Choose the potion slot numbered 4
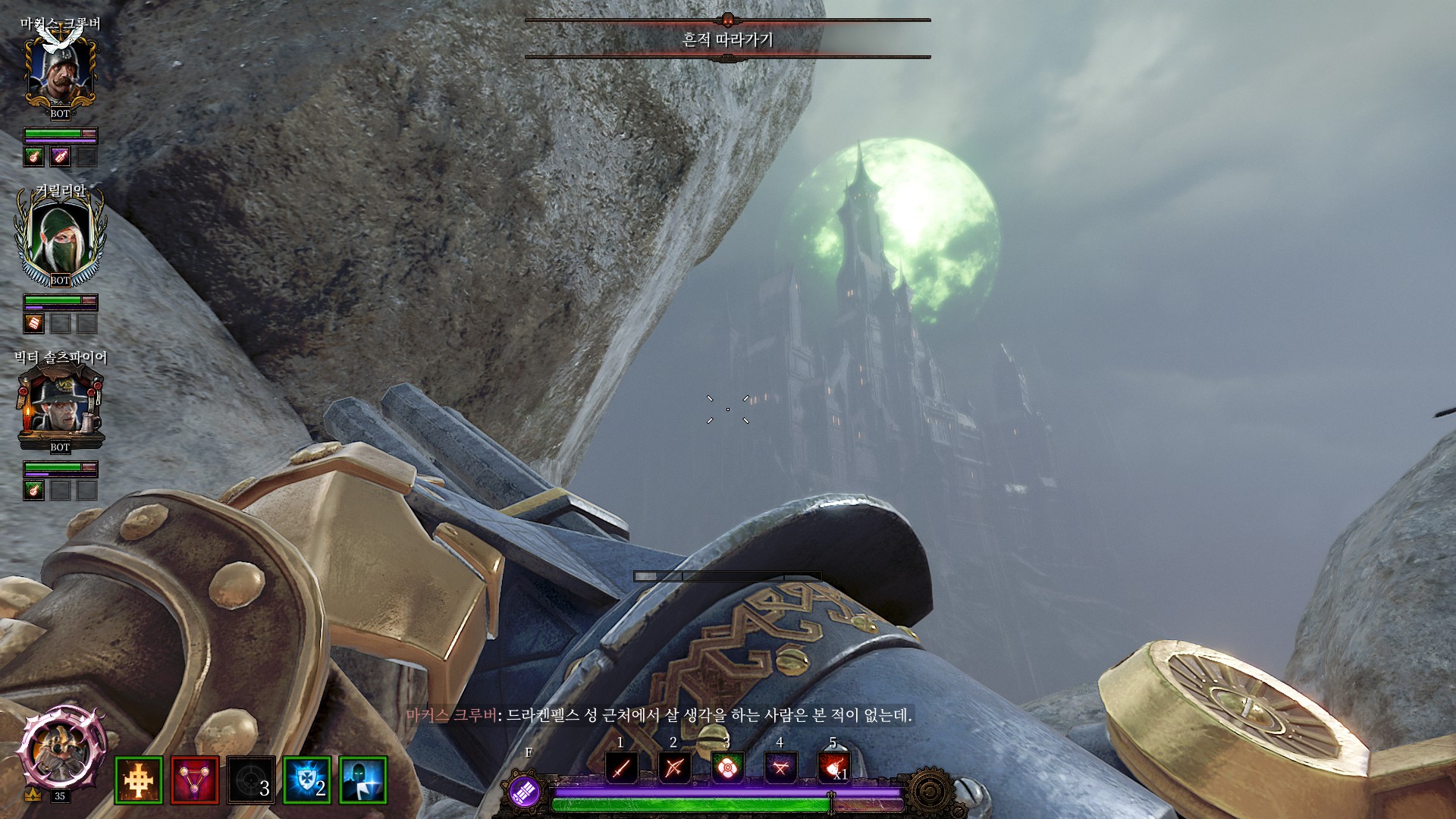This screenshot has height=819, width=1456. click(780, 768)
